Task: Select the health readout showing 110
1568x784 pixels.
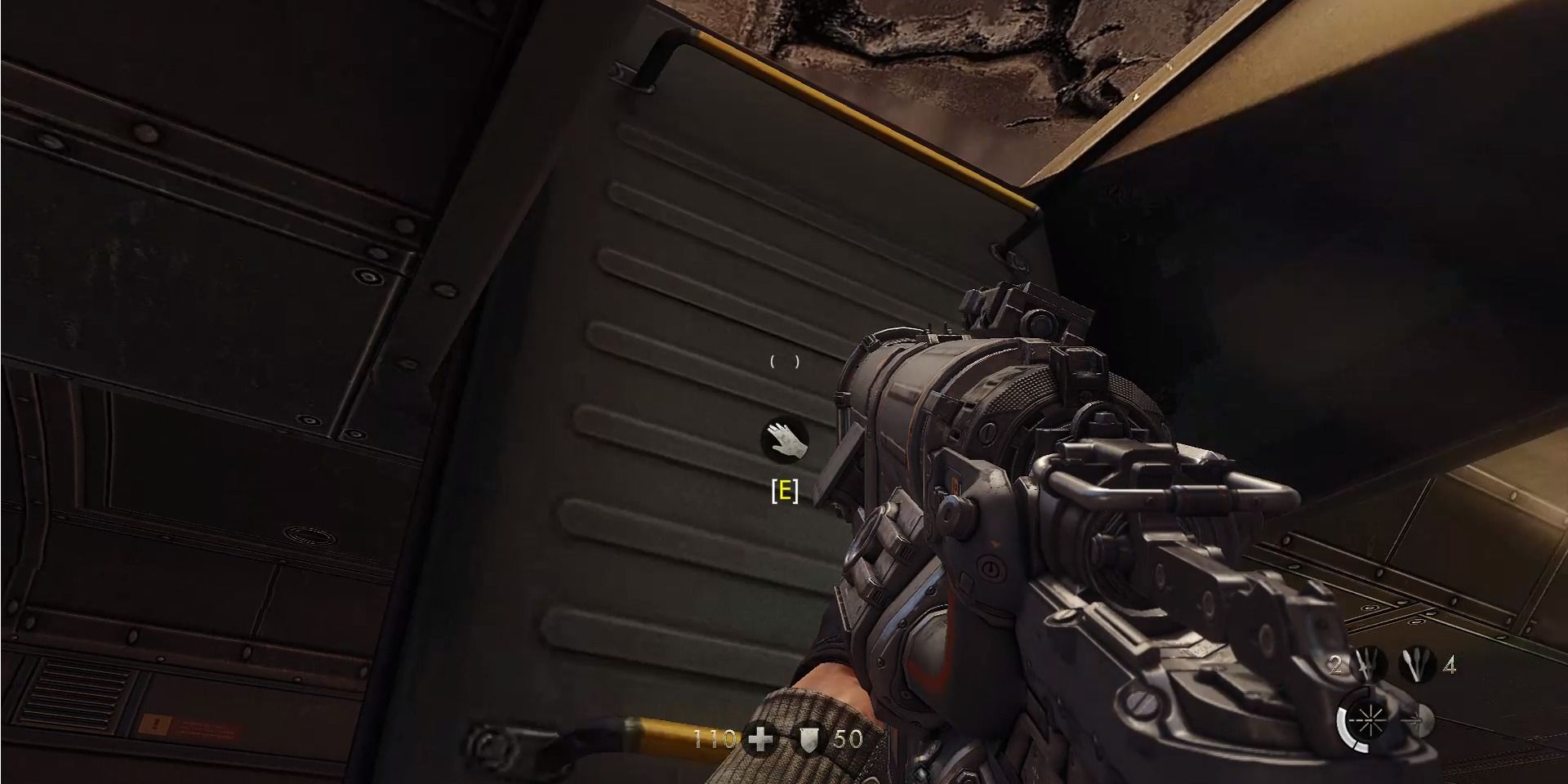Action: (714, 740)
